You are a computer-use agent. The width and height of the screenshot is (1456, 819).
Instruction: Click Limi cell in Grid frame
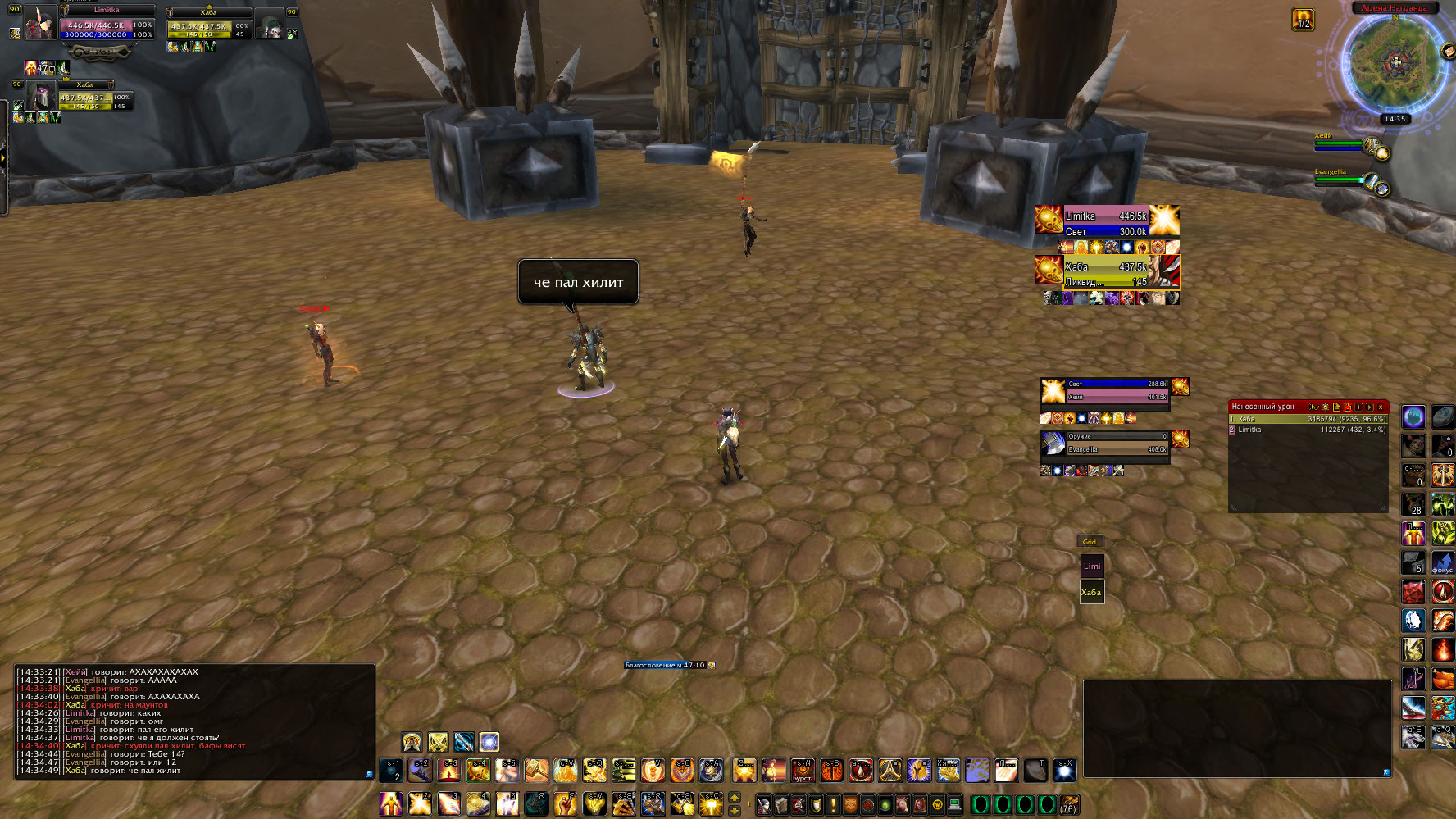coord(1092,566)
